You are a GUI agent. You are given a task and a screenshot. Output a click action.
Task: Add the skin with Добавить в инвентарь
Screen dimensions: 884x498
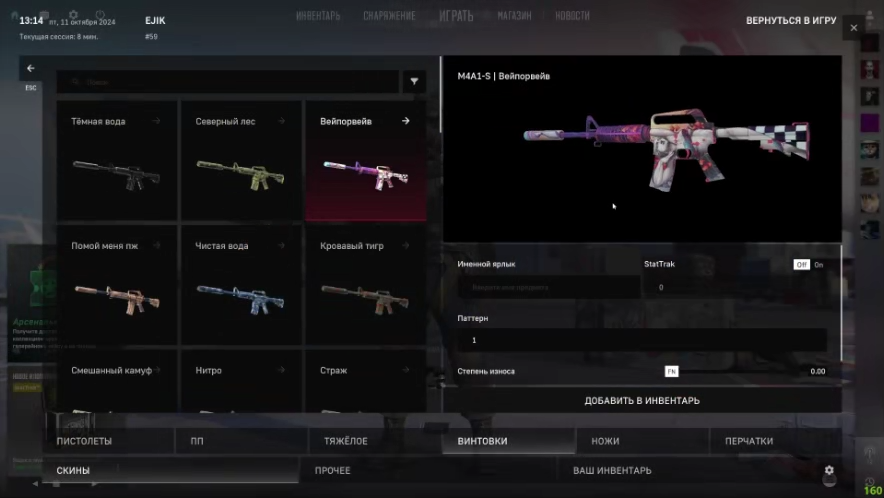point(641,400)
